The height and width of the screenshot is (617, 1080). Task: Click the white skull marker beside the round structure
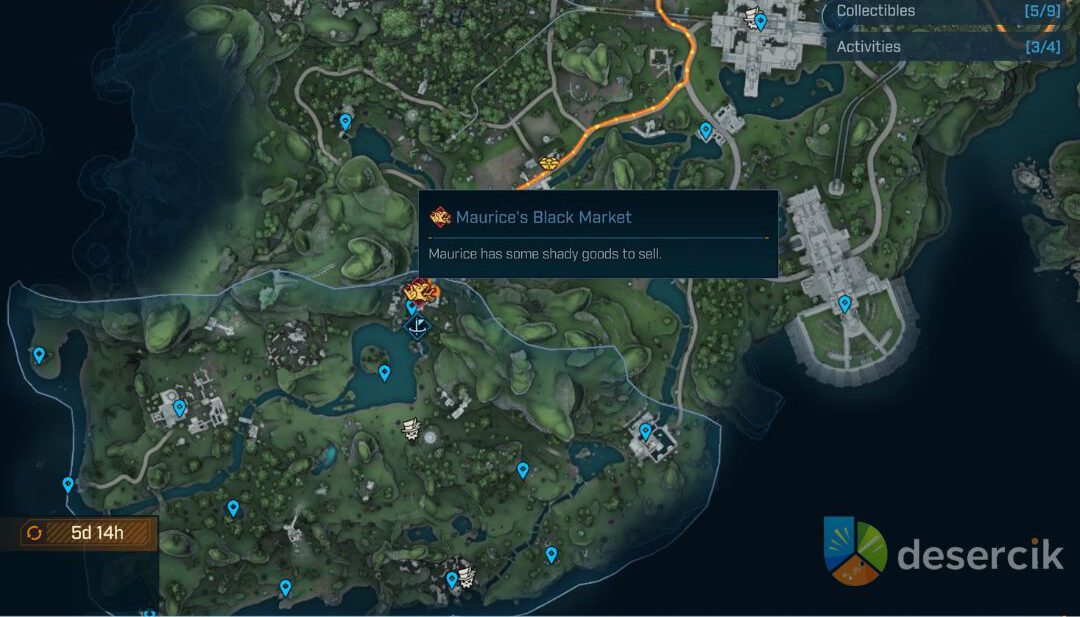(x=410, y=430)
